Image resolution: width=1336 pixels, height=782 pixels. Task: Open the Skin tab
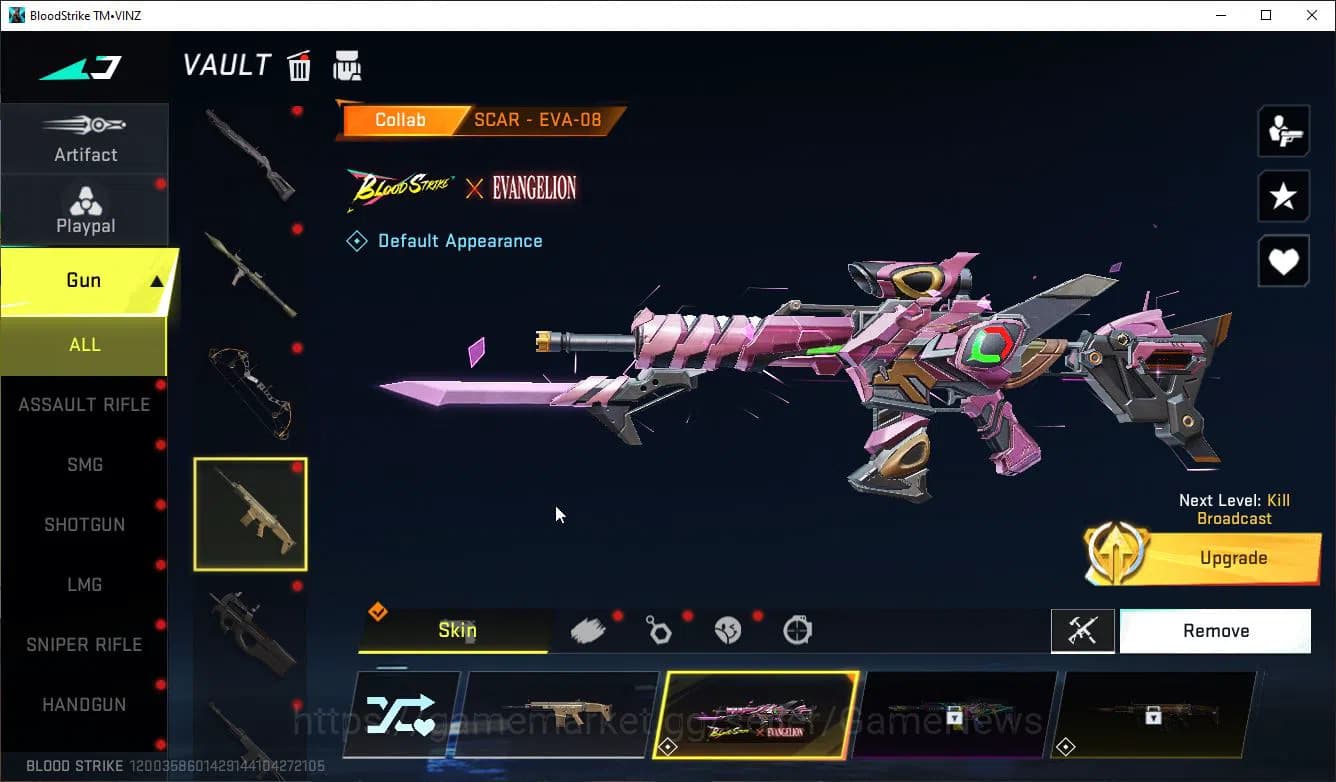pos(456,631)
